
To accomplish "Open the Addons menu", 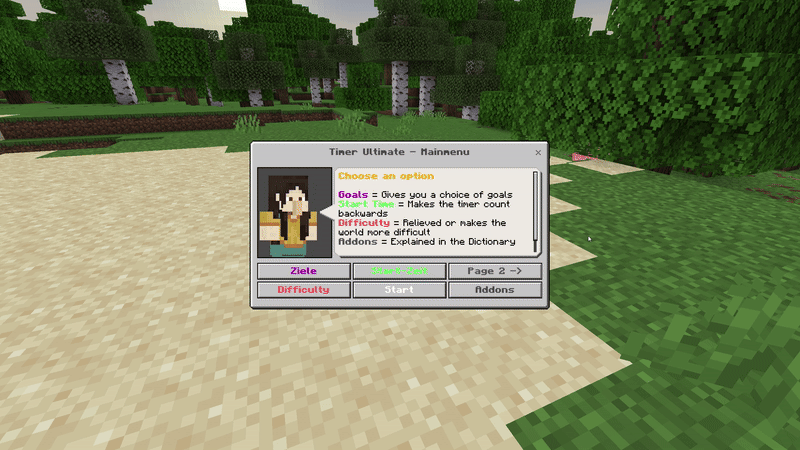I will click(495, 290).
